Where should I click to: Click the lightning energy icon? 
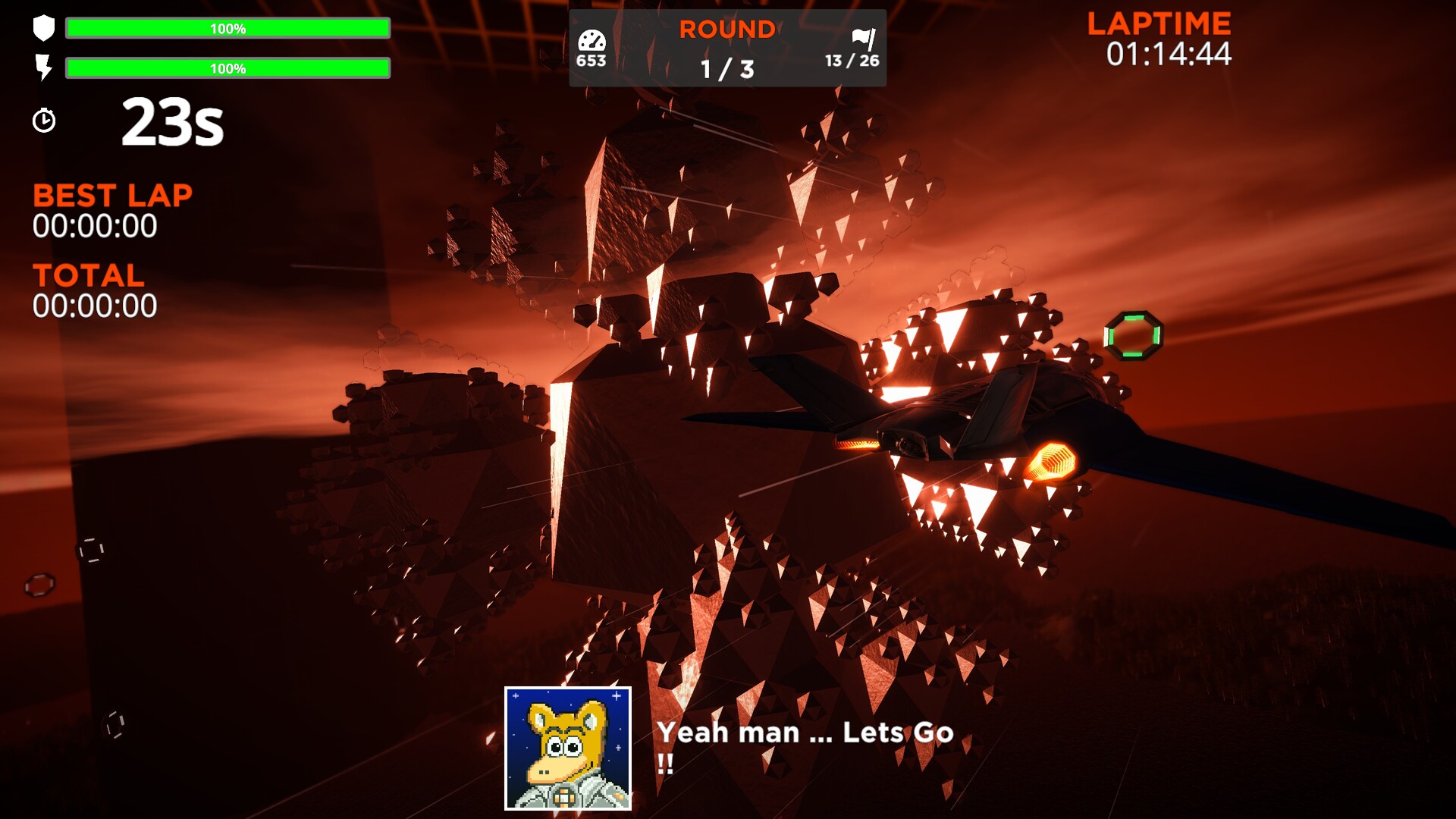point(44,68)
